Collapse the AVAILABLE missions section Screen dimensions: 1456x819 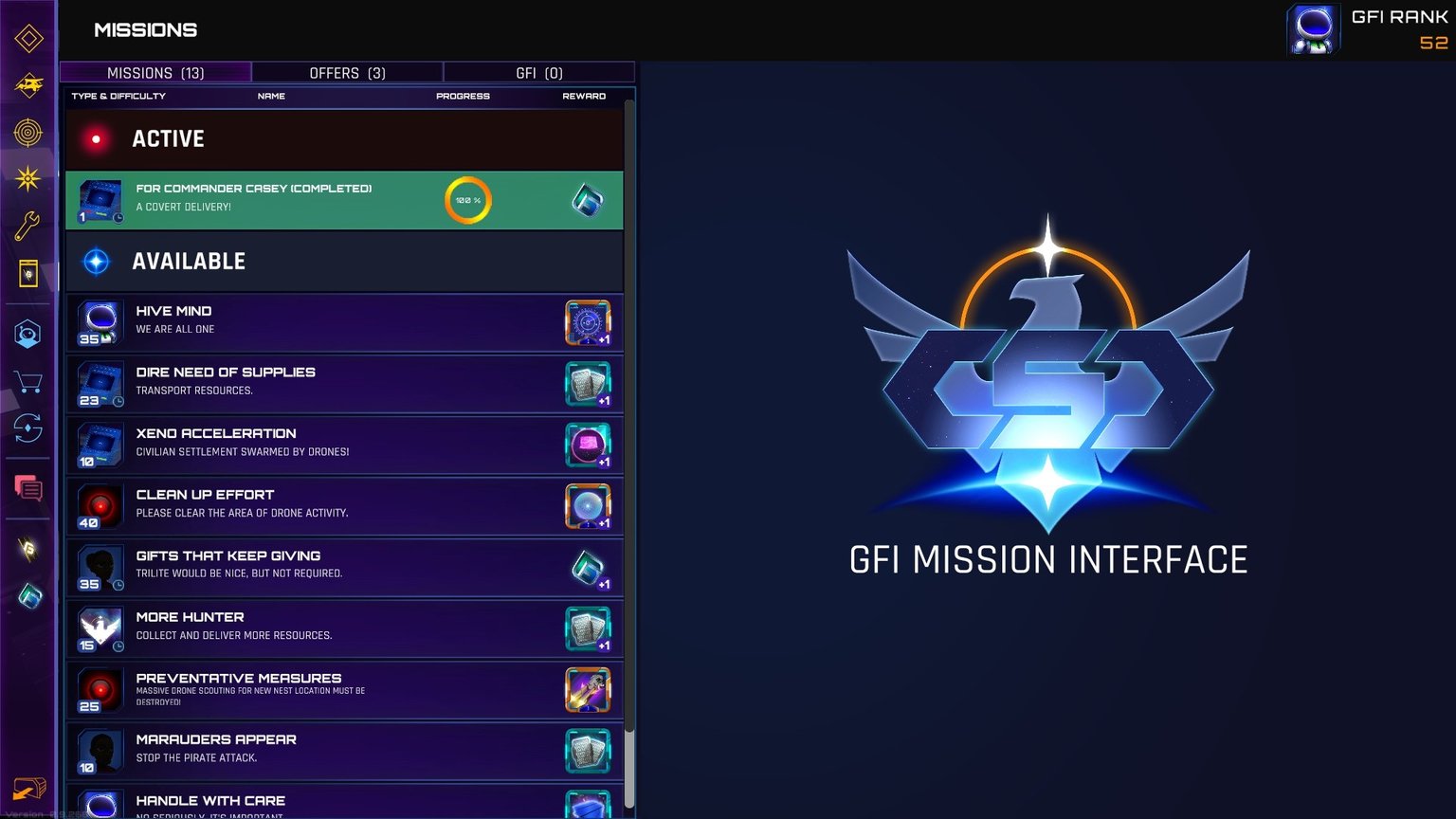click(189, 261)
